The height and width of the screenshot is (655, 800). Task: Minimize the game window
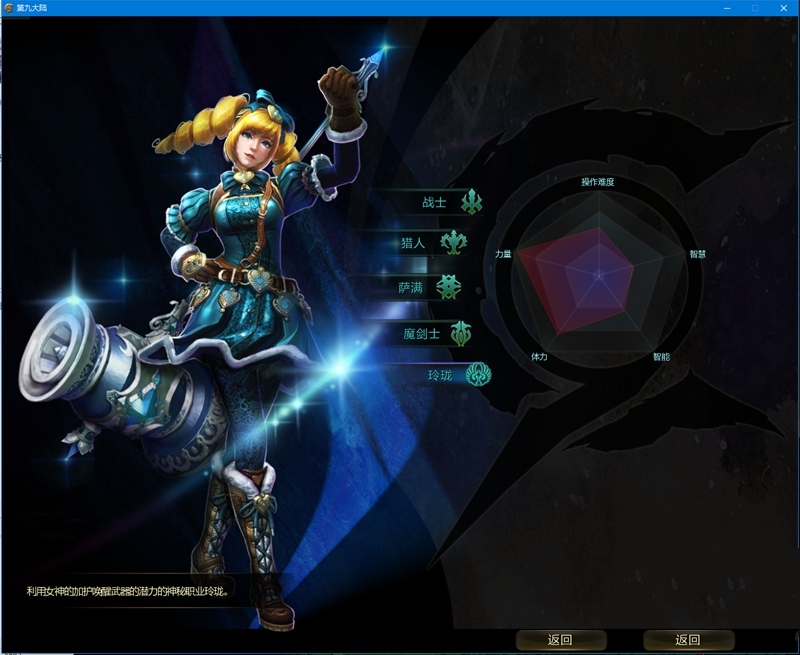726,7
